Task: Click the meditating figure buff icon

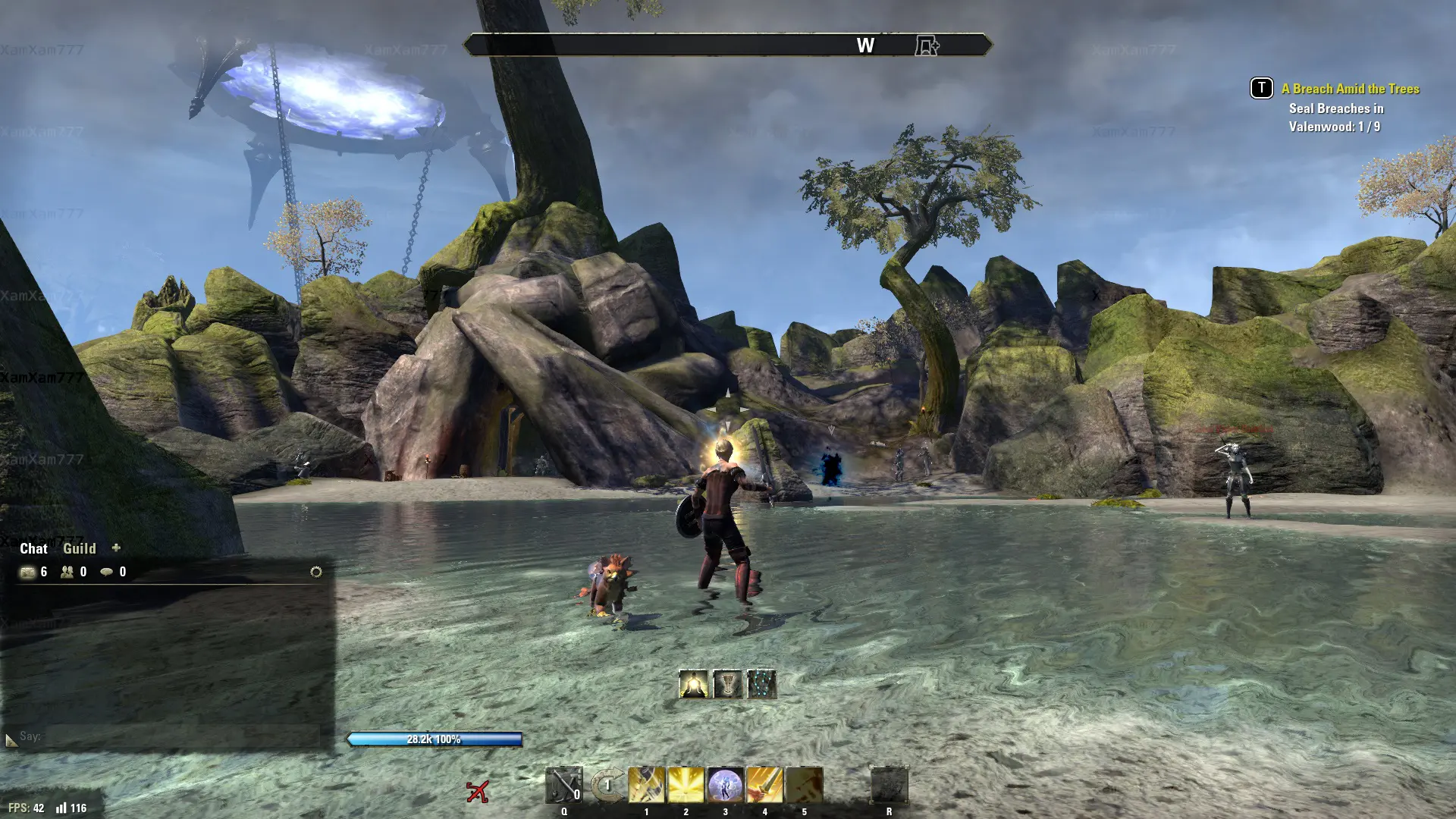Action: click(x=693, y=684)
